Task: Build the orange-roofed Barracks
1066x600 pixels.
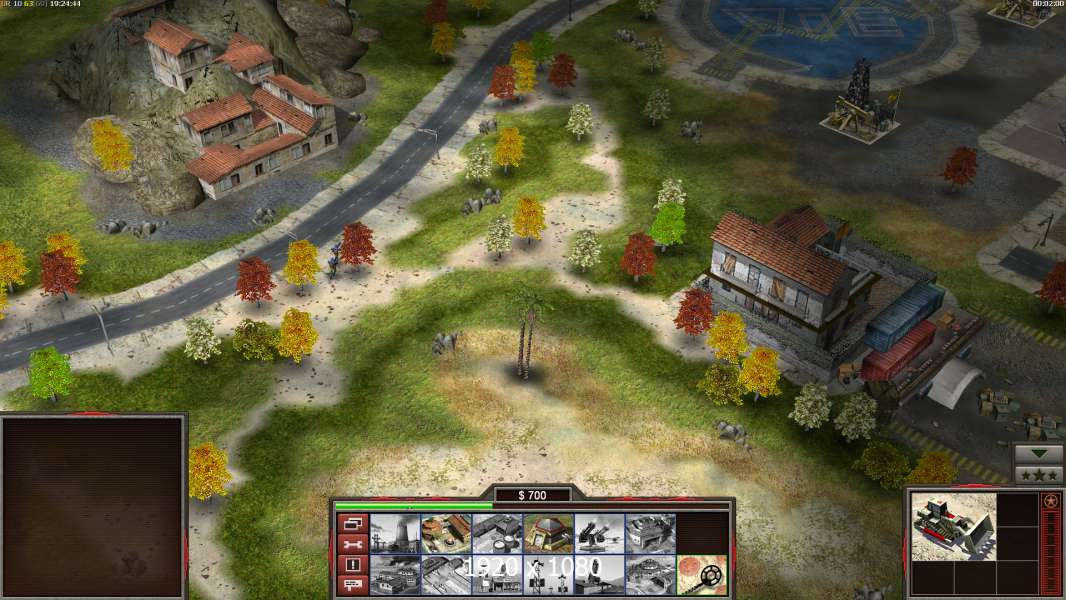Action: coord(446,533)
